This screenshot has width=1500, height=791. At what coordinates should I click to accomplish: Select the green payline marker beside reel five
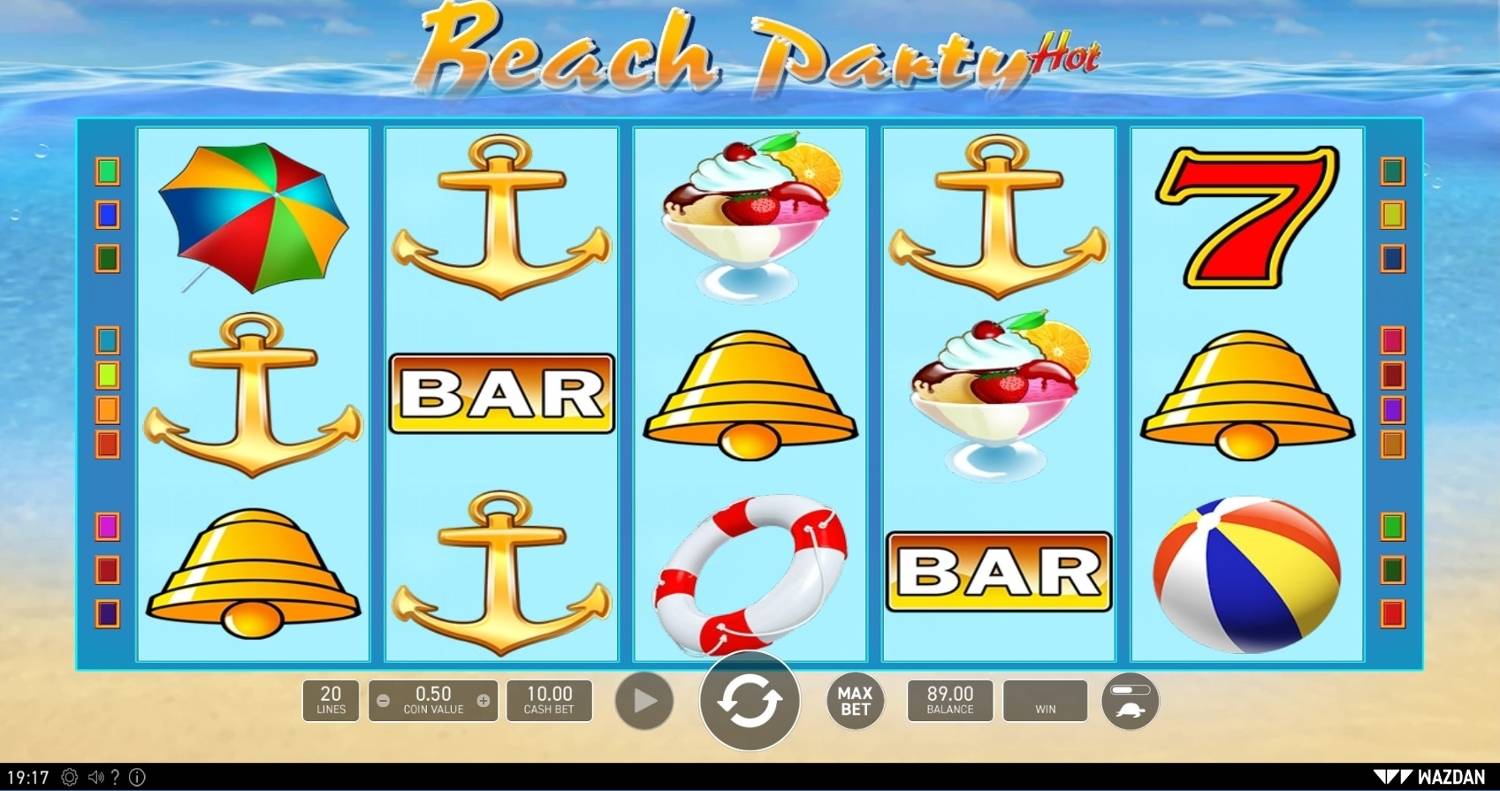pyautogui.click(x=1393, y=525)
